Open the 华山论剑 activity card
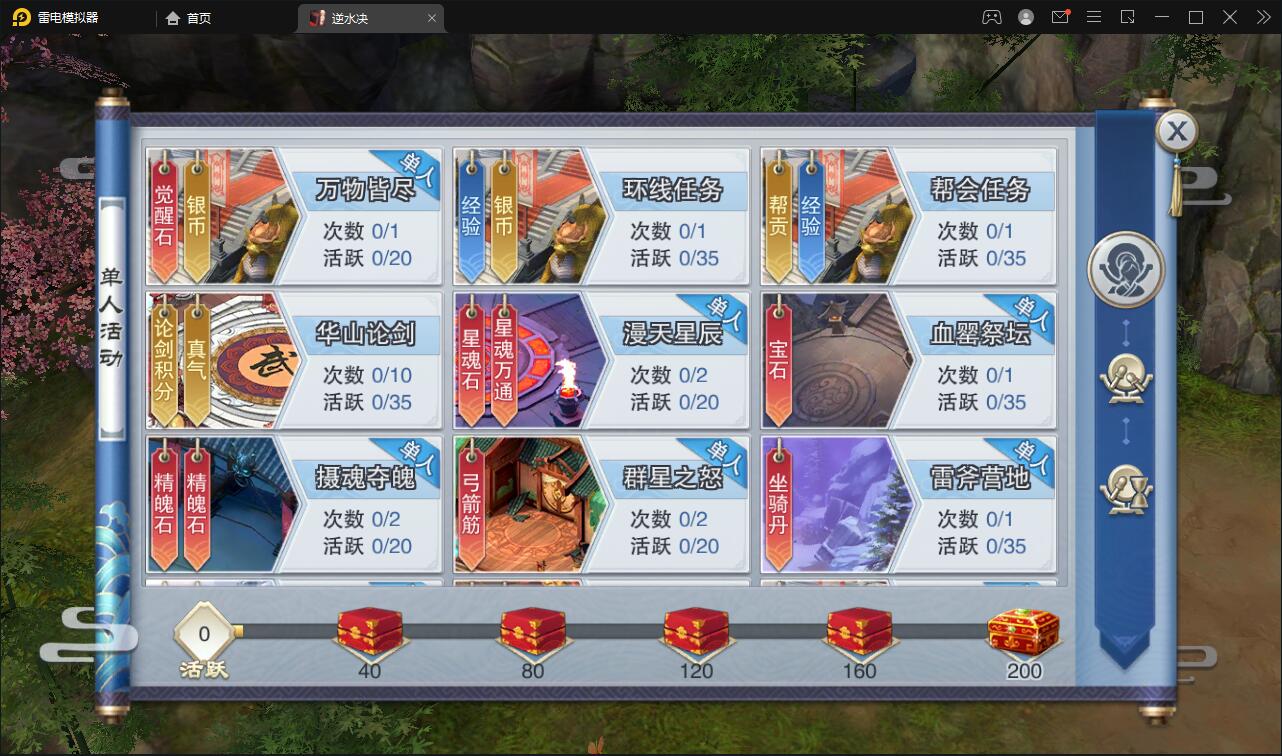The height and width of the screenshot is (756, 1282). point(294,361)
